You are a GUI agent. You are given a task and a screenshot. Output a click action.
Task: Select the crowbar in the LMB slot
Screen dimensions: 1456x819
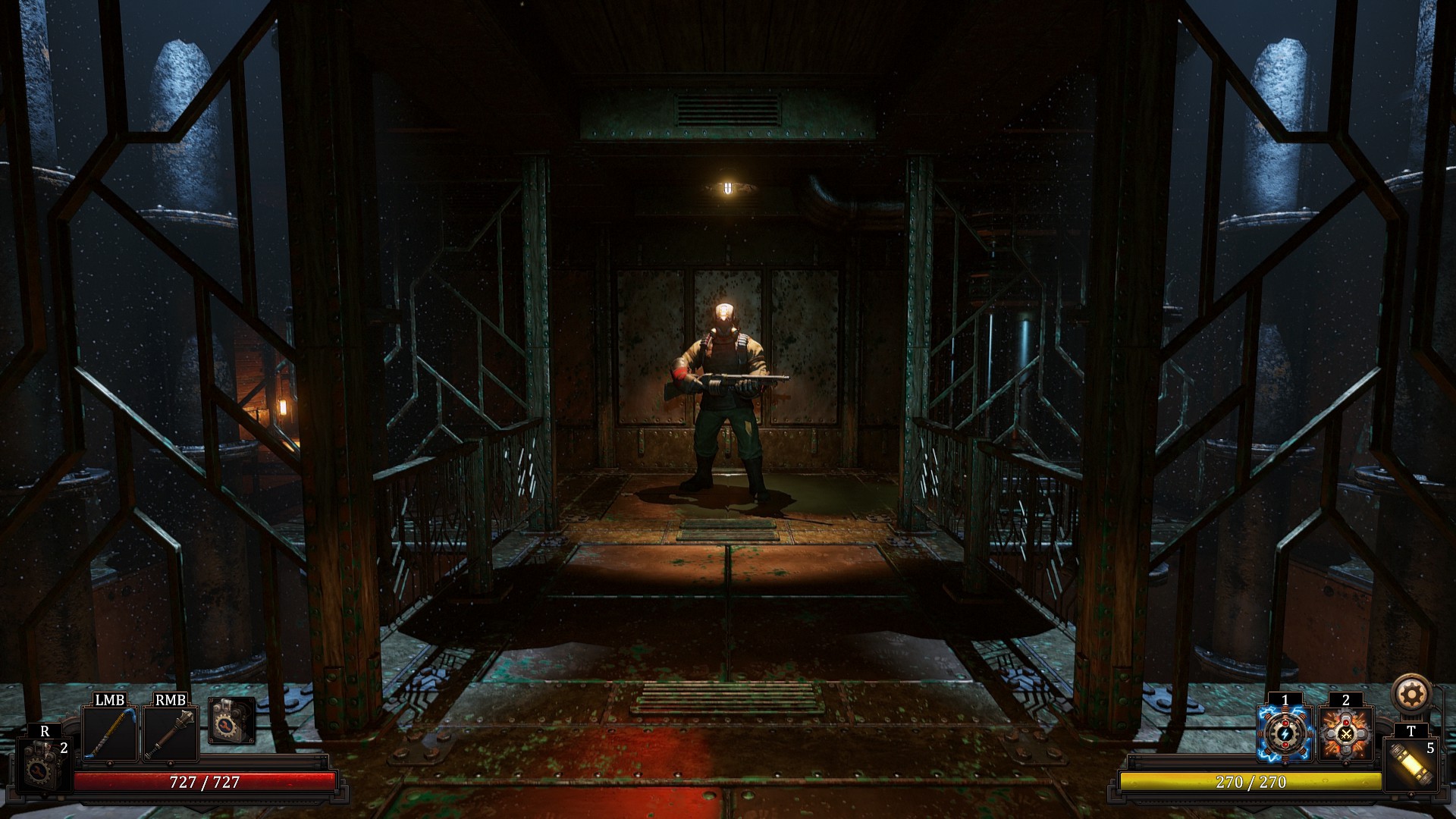pyautogui.click(x=109, y=733)
